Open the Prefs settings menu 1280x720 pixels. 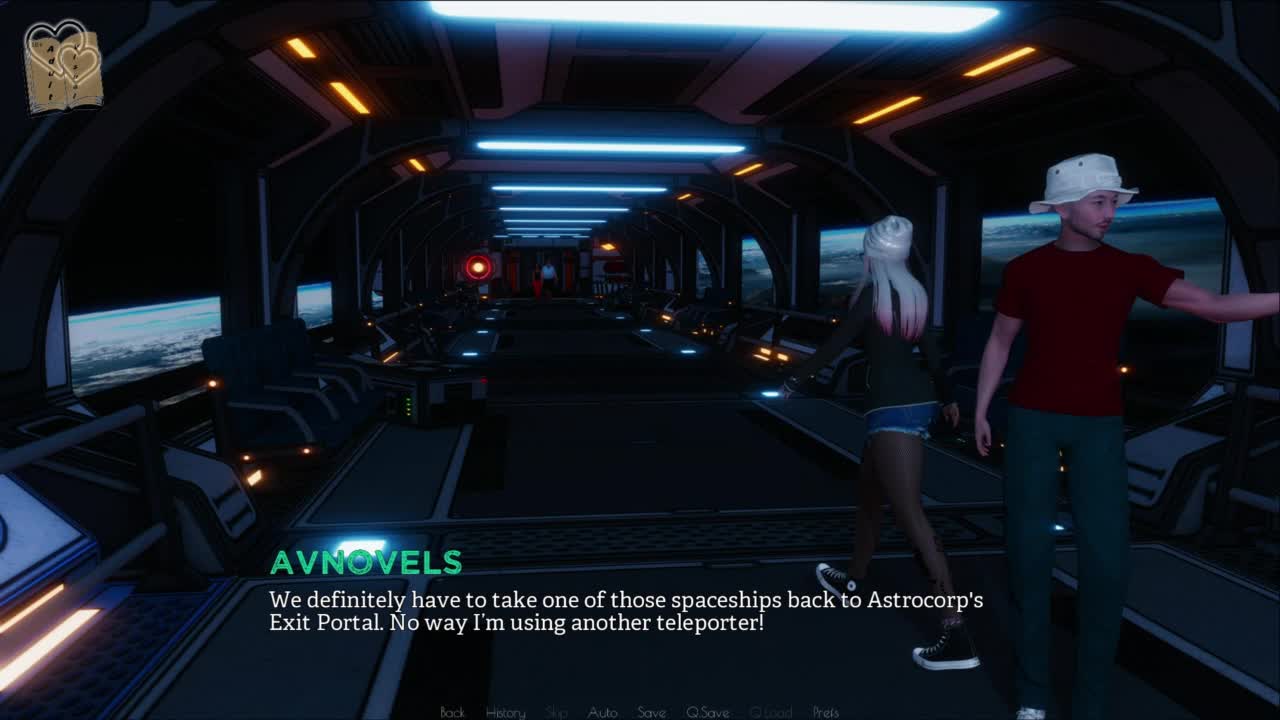[826, 712]
